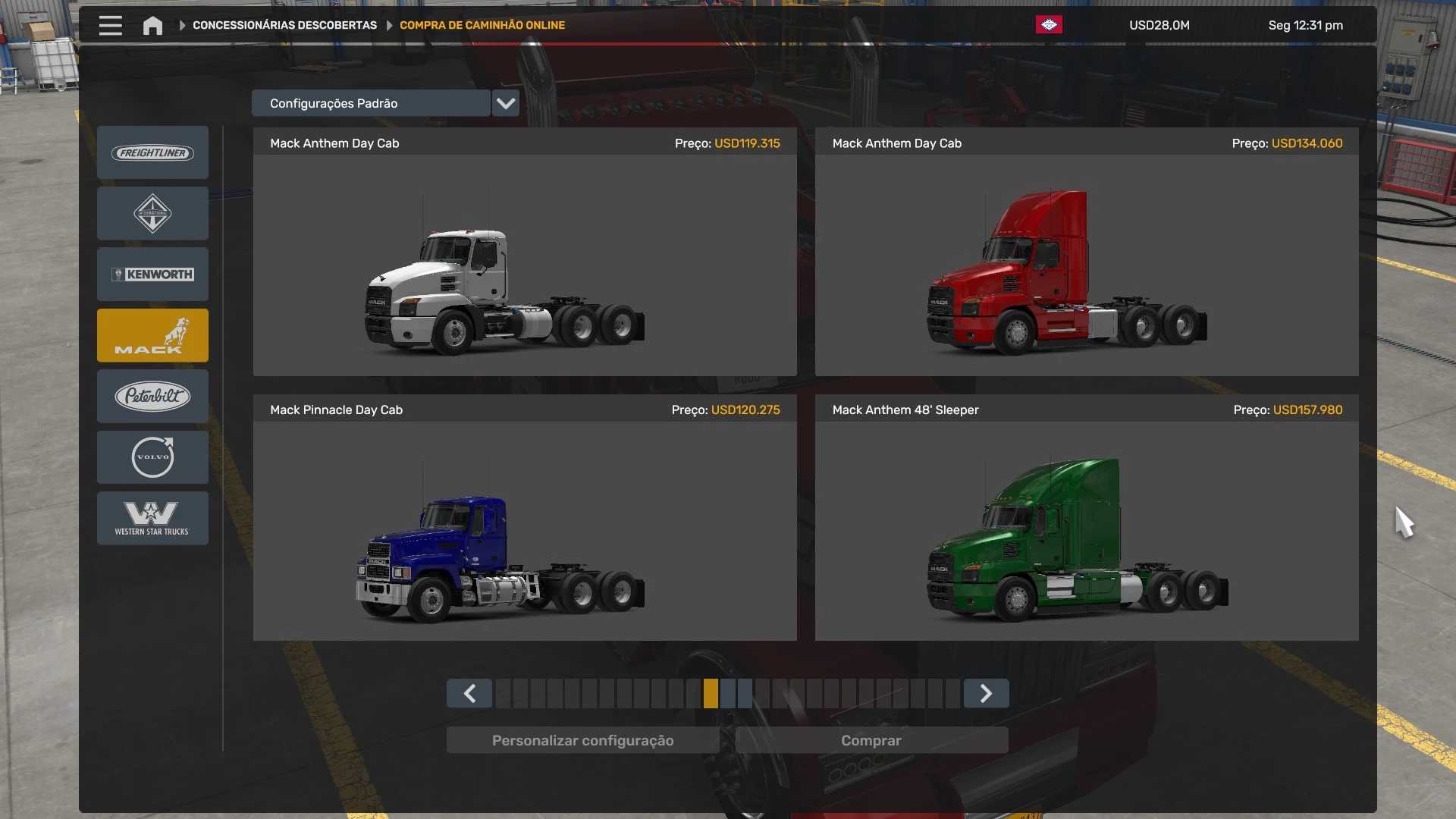Open the hamburger main menu
This screenshot has height=819, width=1456.
(x=110, y=25)
